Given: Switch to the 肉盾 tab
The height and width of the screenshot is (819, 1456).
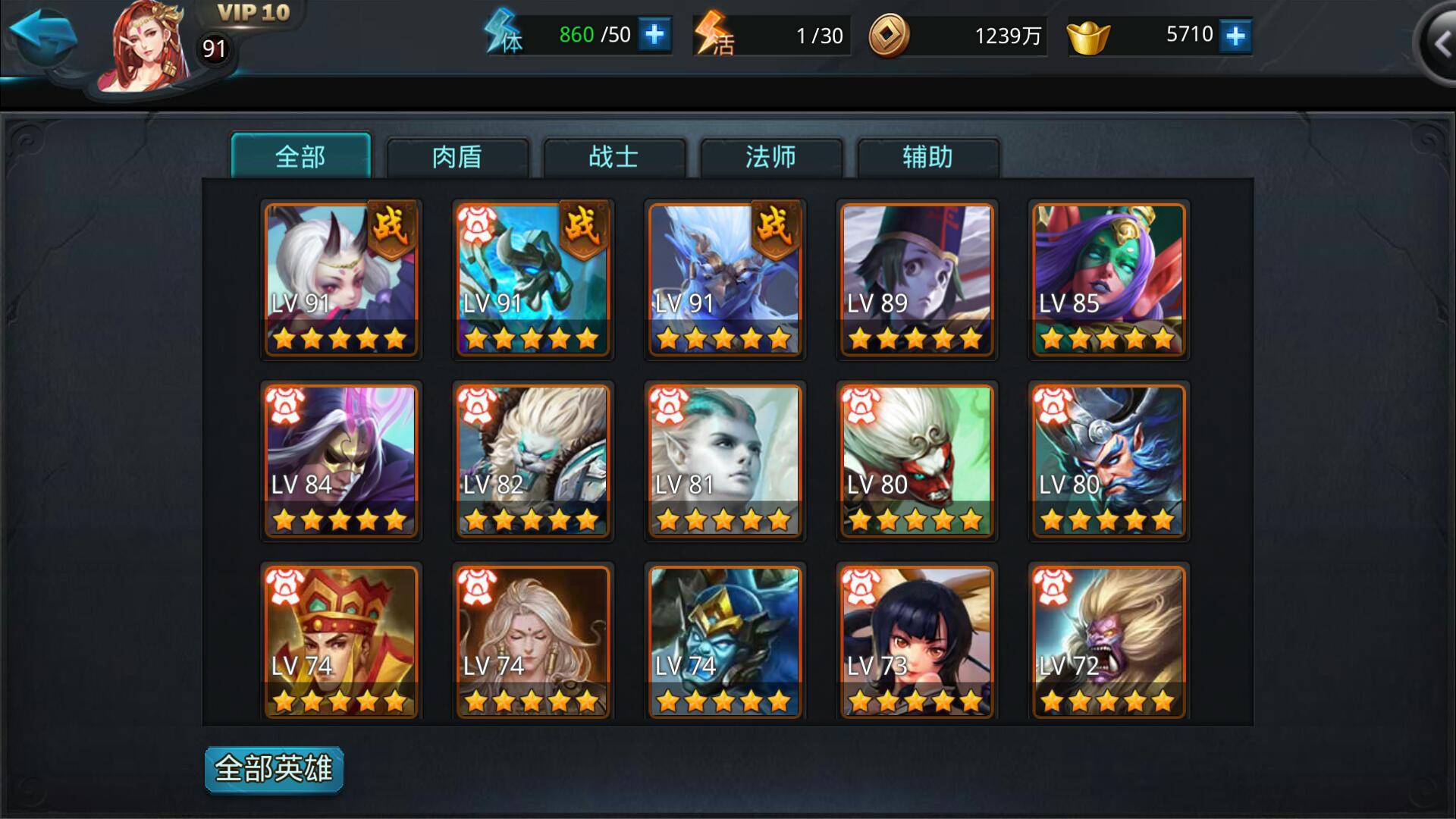Looking at the screenshot, I should pyautogui.click(x=457, y=157).
